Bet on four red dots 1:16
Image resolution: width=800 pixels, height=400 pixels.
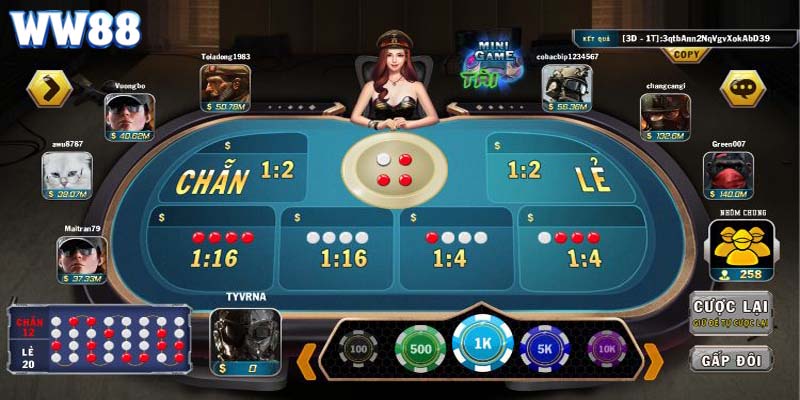pyautogui.click(x=214, y=248)
